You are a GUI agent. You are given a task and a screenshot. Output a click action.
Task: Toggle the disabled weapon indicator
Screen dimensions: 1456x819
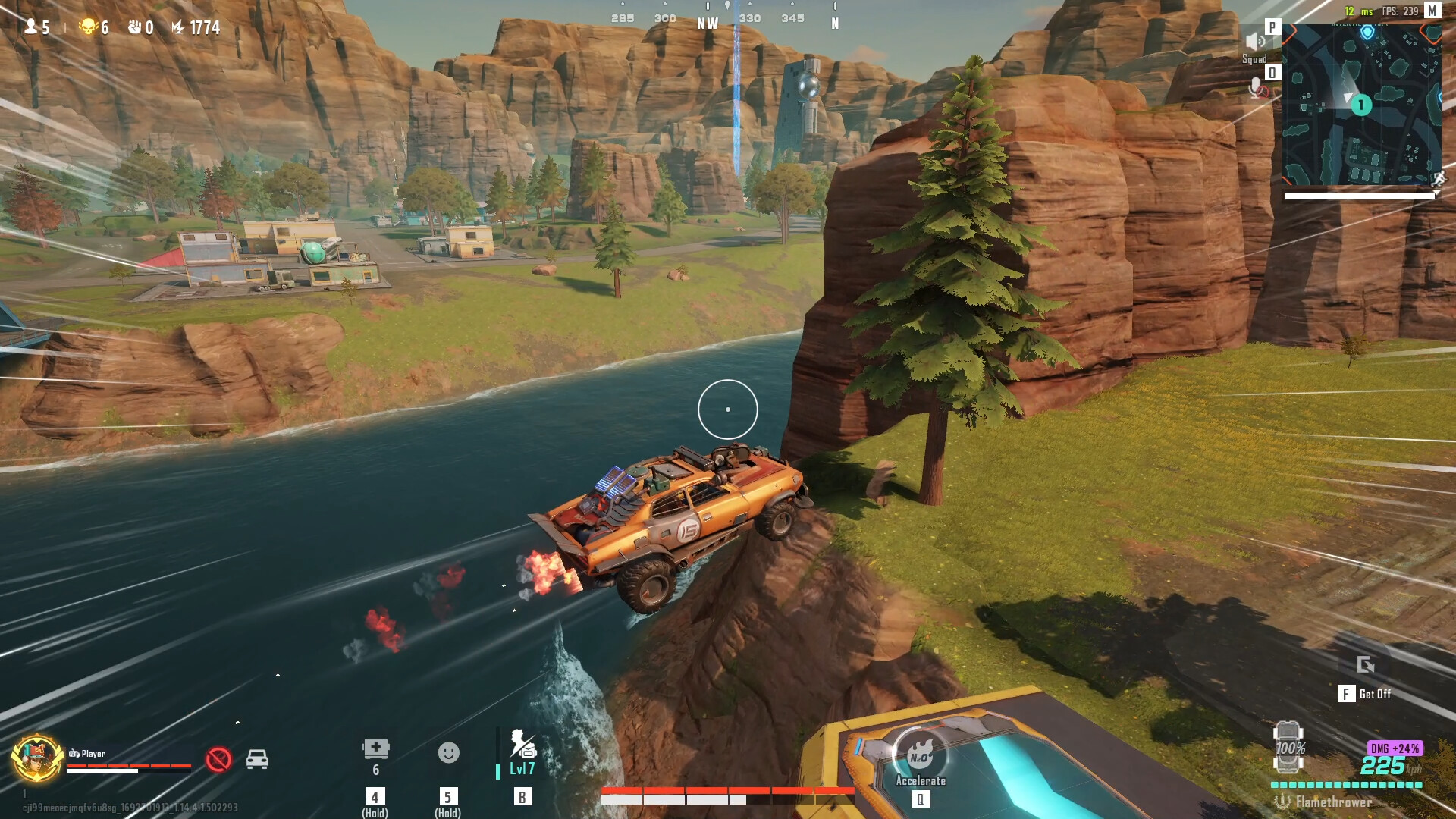(220, 758)
